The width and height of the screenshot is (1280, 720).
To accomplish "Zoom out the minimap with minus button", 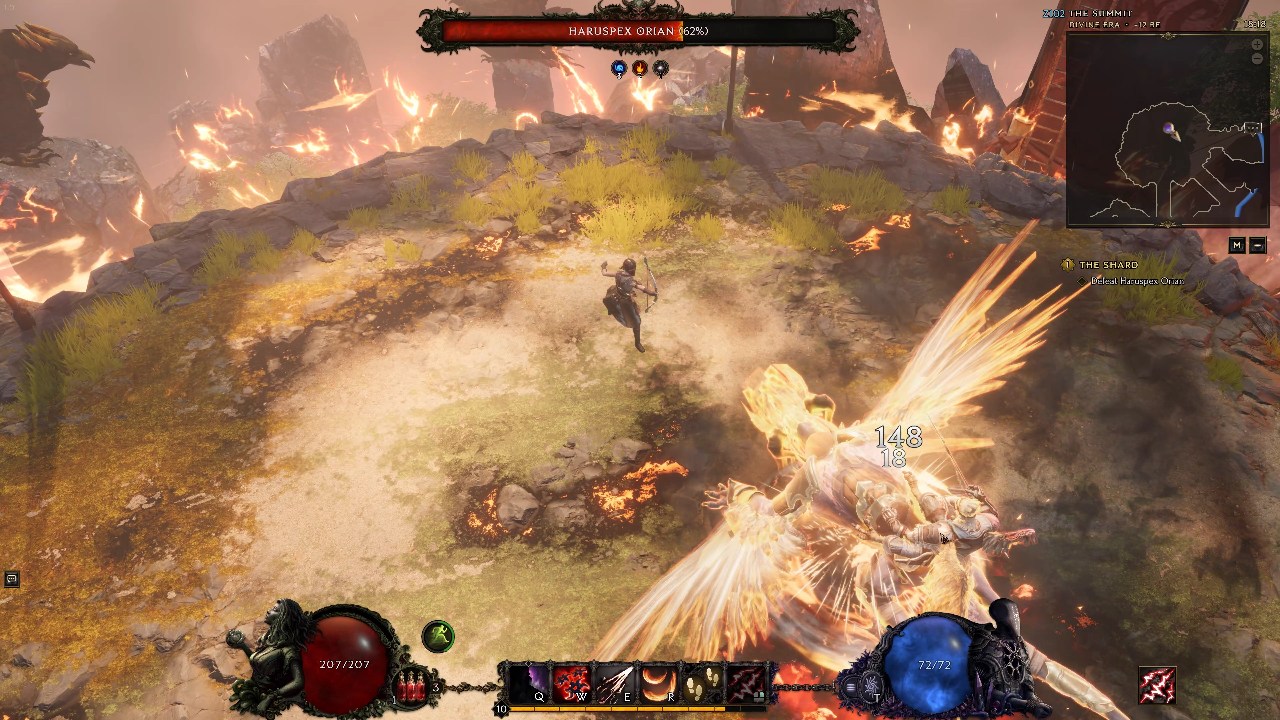I will [1257, 59].
